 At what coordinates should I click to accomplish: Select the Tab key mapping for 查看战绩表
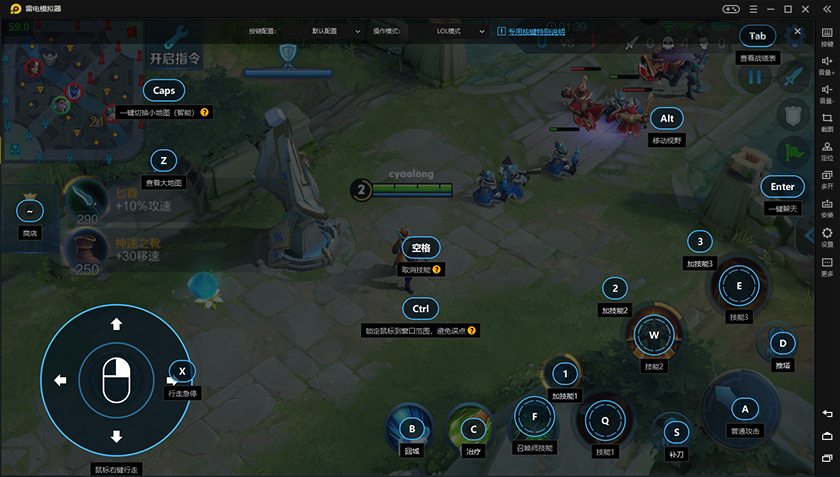[757, 36]
